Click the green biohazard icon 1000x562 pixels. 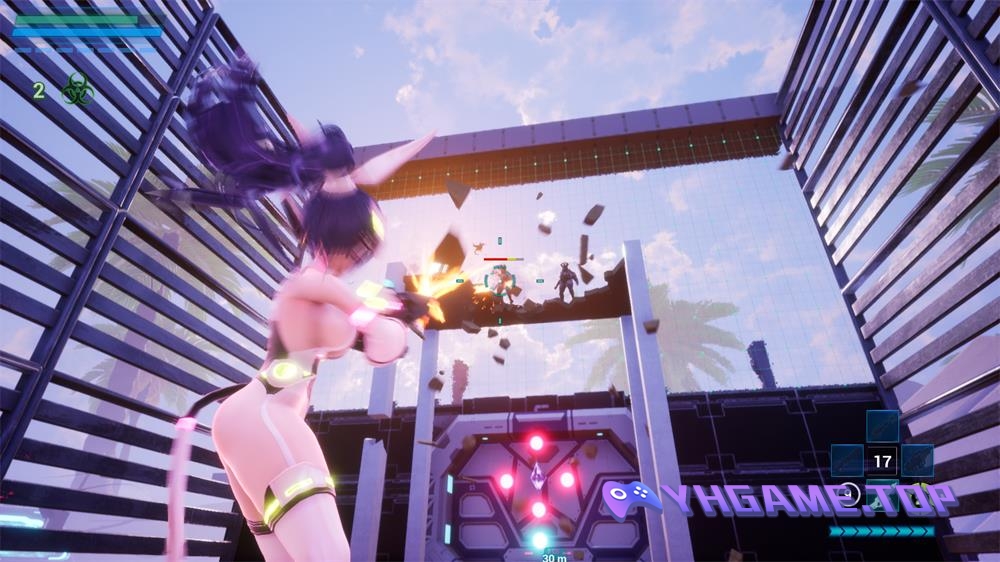pyautogui.click(x=76, y=90)
